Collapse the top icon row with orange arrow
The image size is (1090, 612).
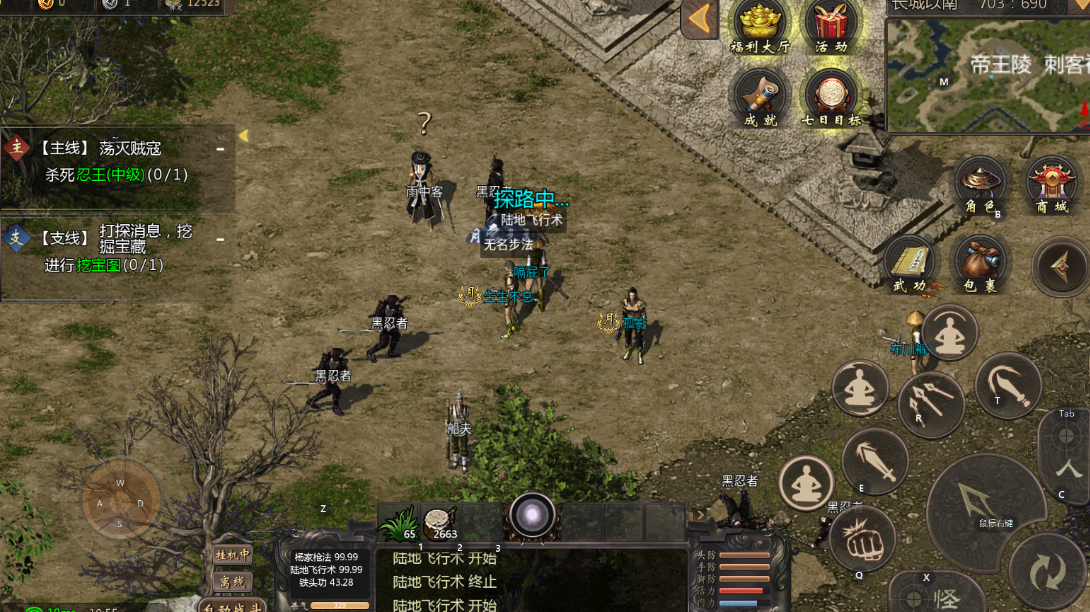tap(699, 20)
